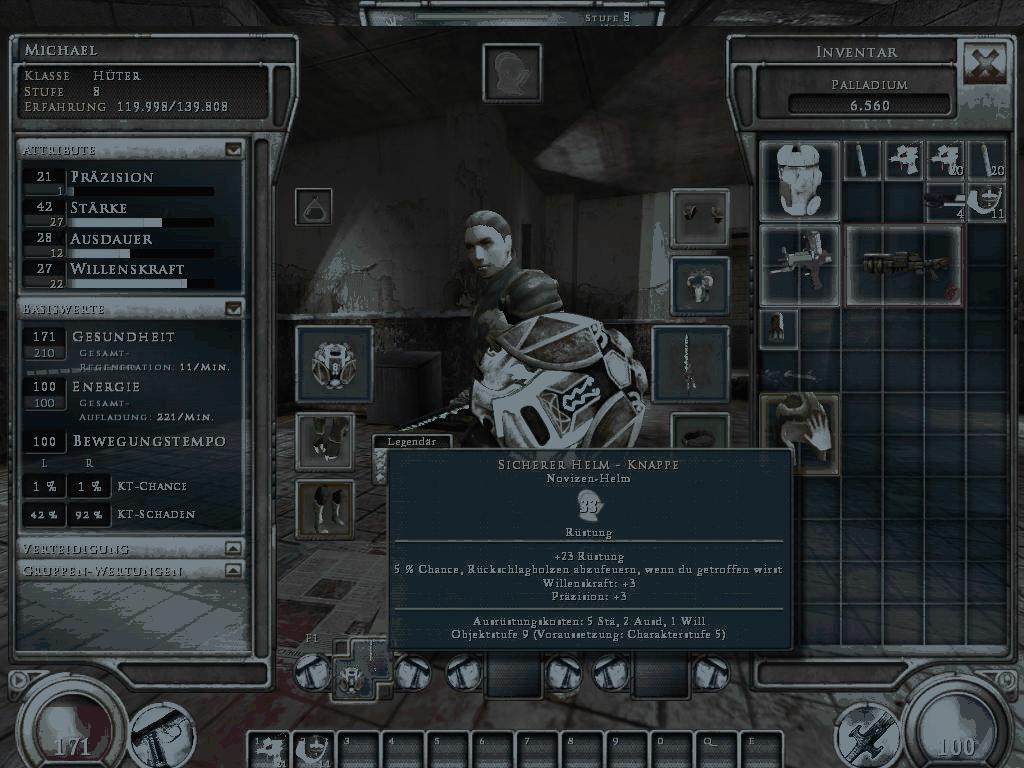Select the equipped chest armor slot
Viewport: 1024px width, 768px height.
coord(334,364)
